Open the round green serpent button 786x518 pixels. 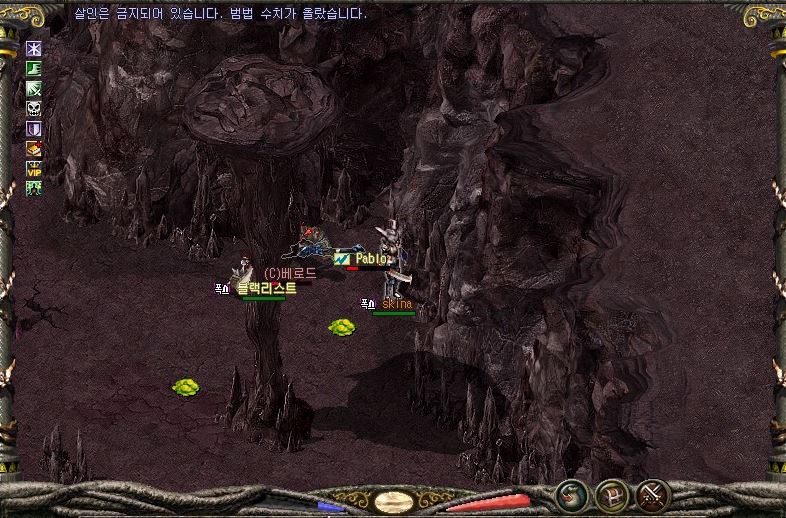click(571, 494)
